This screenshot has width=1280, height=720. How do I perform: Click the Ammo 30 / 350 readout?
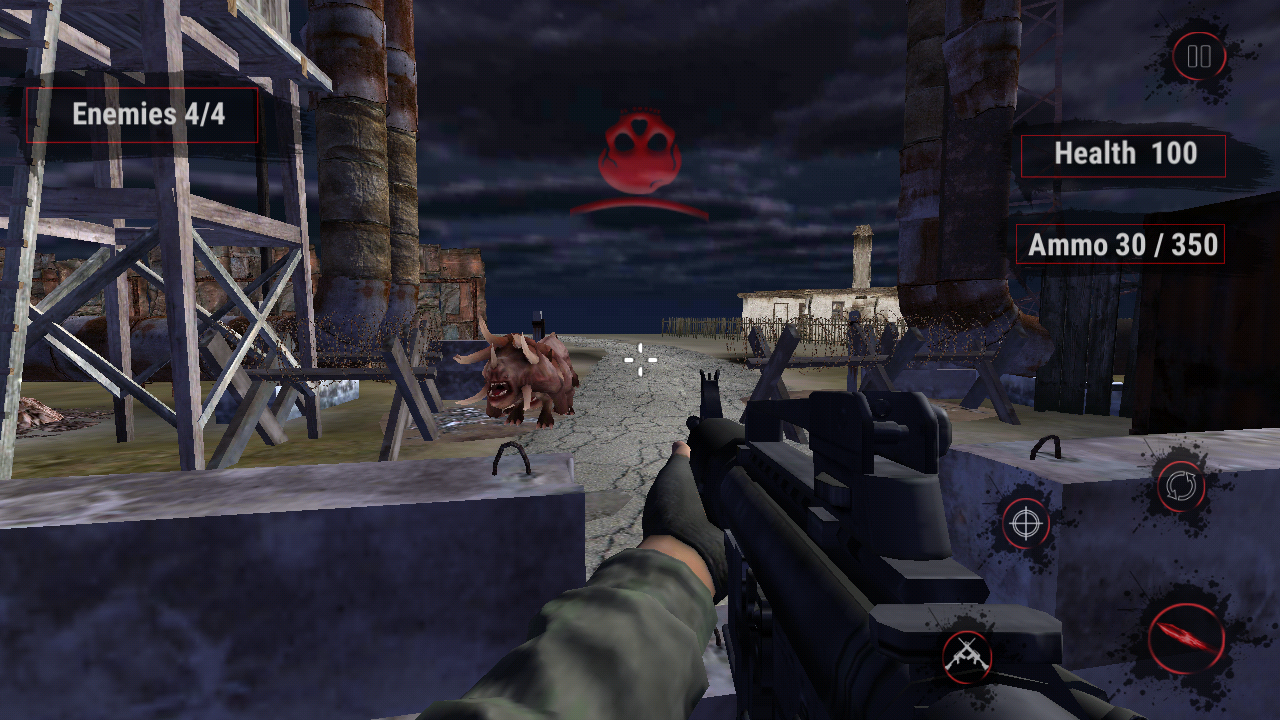coord(1122,243)
